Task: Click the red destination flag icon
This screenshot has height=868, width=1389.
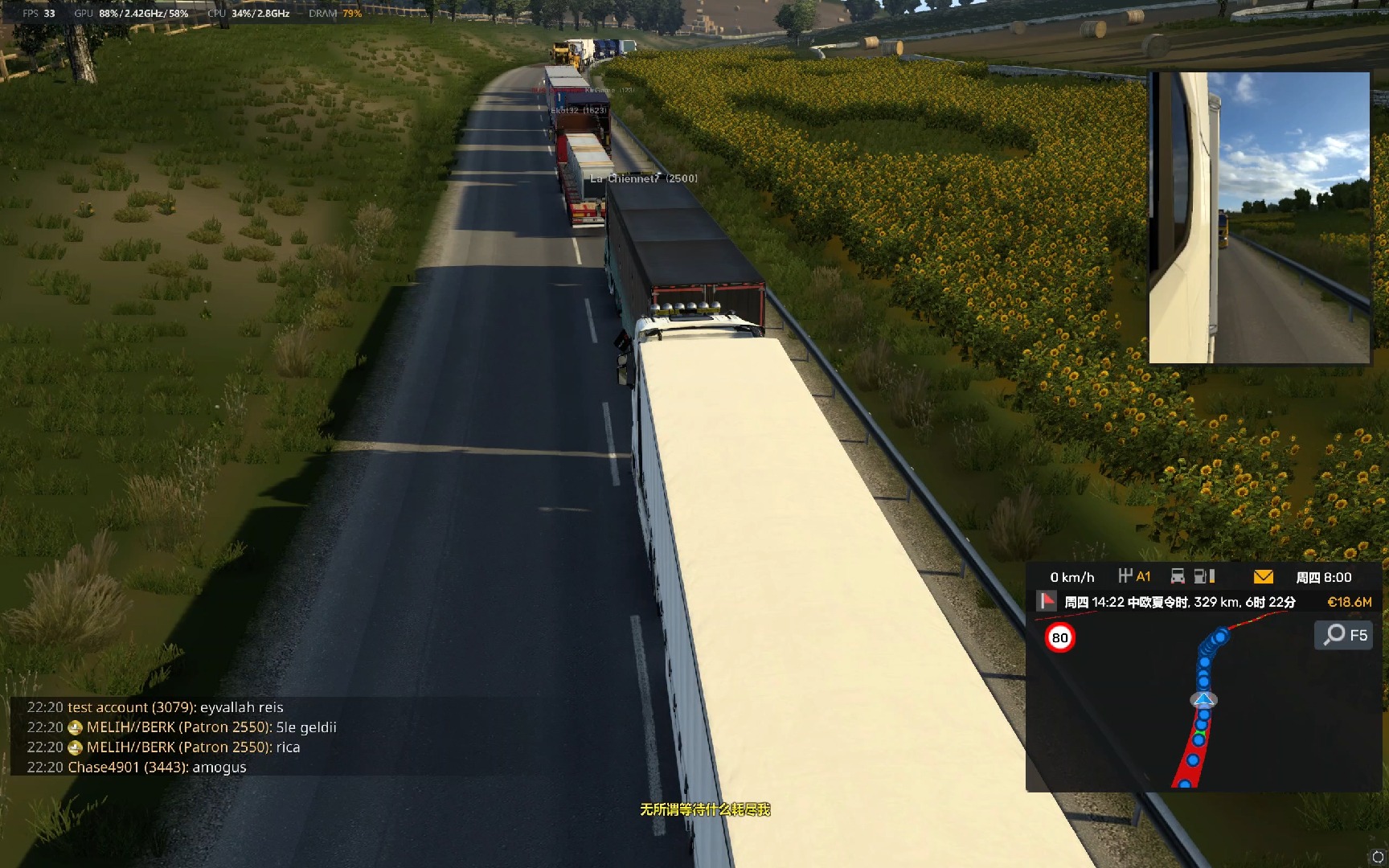Action: [x=1047, y=601]
